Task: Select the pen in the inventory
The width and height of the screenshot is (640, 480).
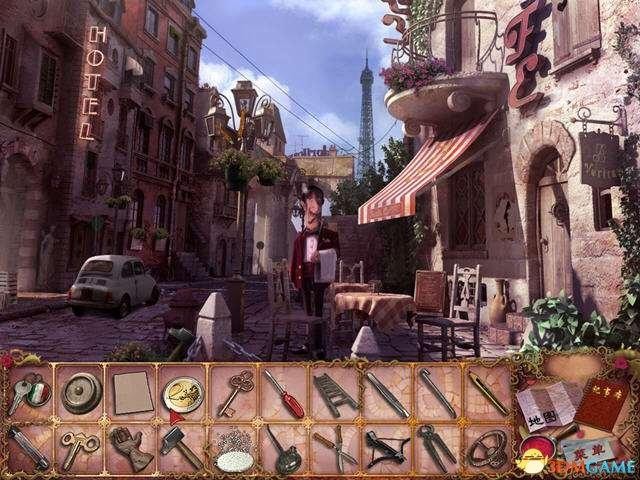Action: point(487,390)
